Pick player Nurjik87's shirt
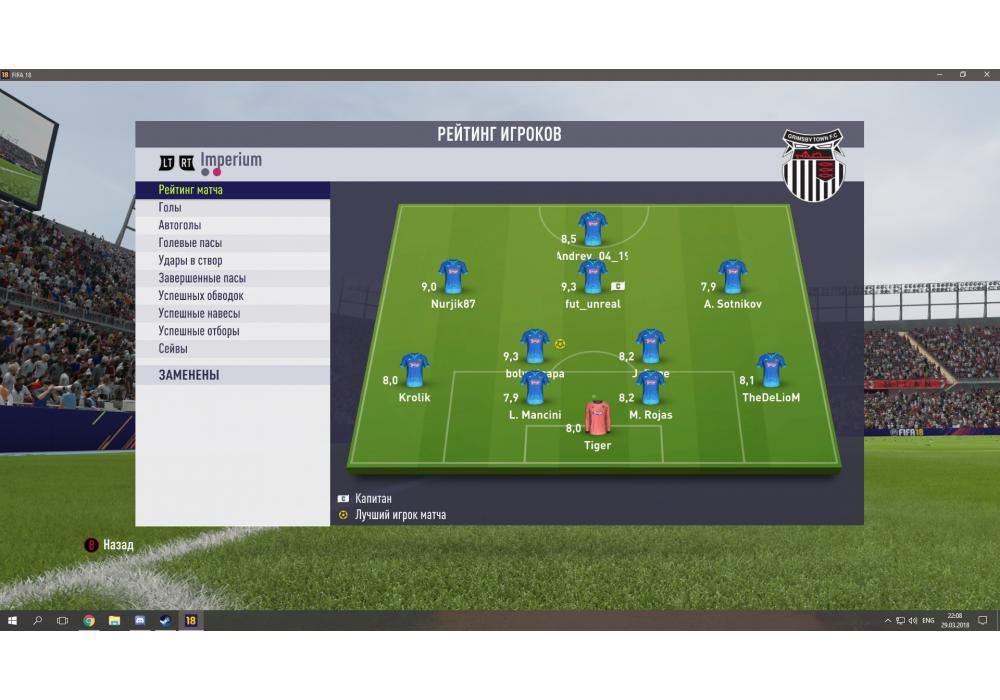The height and width of the screenshot is (700, 1000). [x=453, y=278]
